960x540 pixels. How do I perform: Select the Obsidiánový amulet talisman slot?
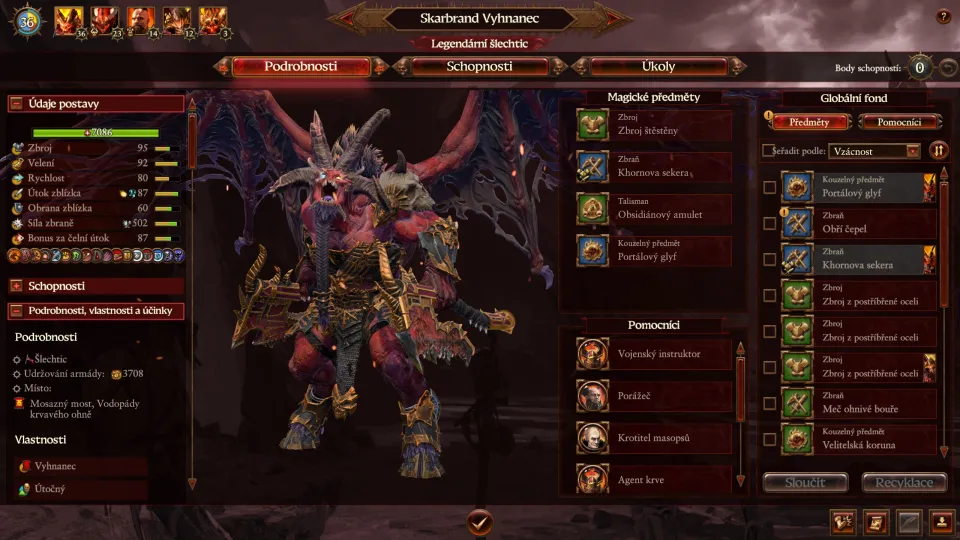point(654,209)
